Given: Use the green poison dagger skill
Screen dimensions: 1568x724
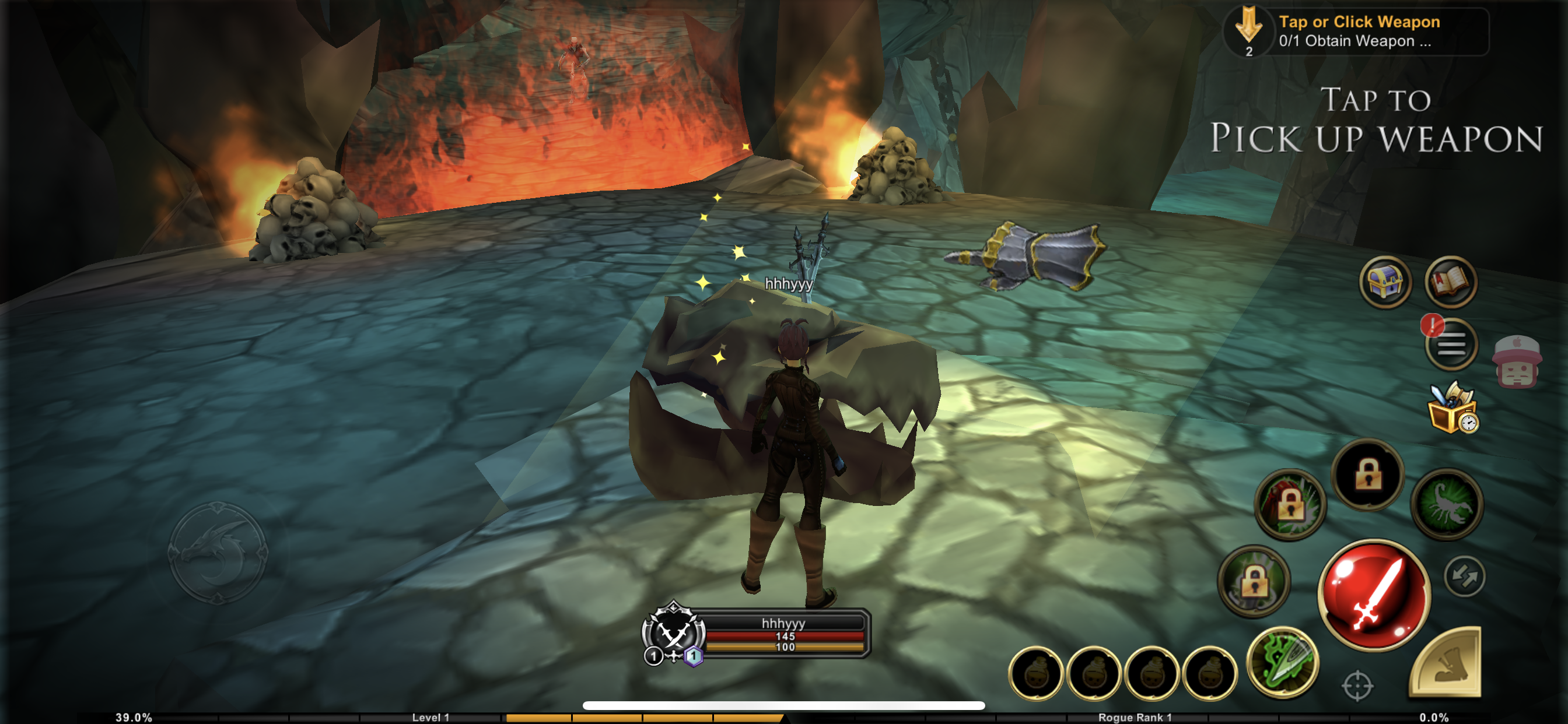Looking at the screenshot, I should (1283, 662).
